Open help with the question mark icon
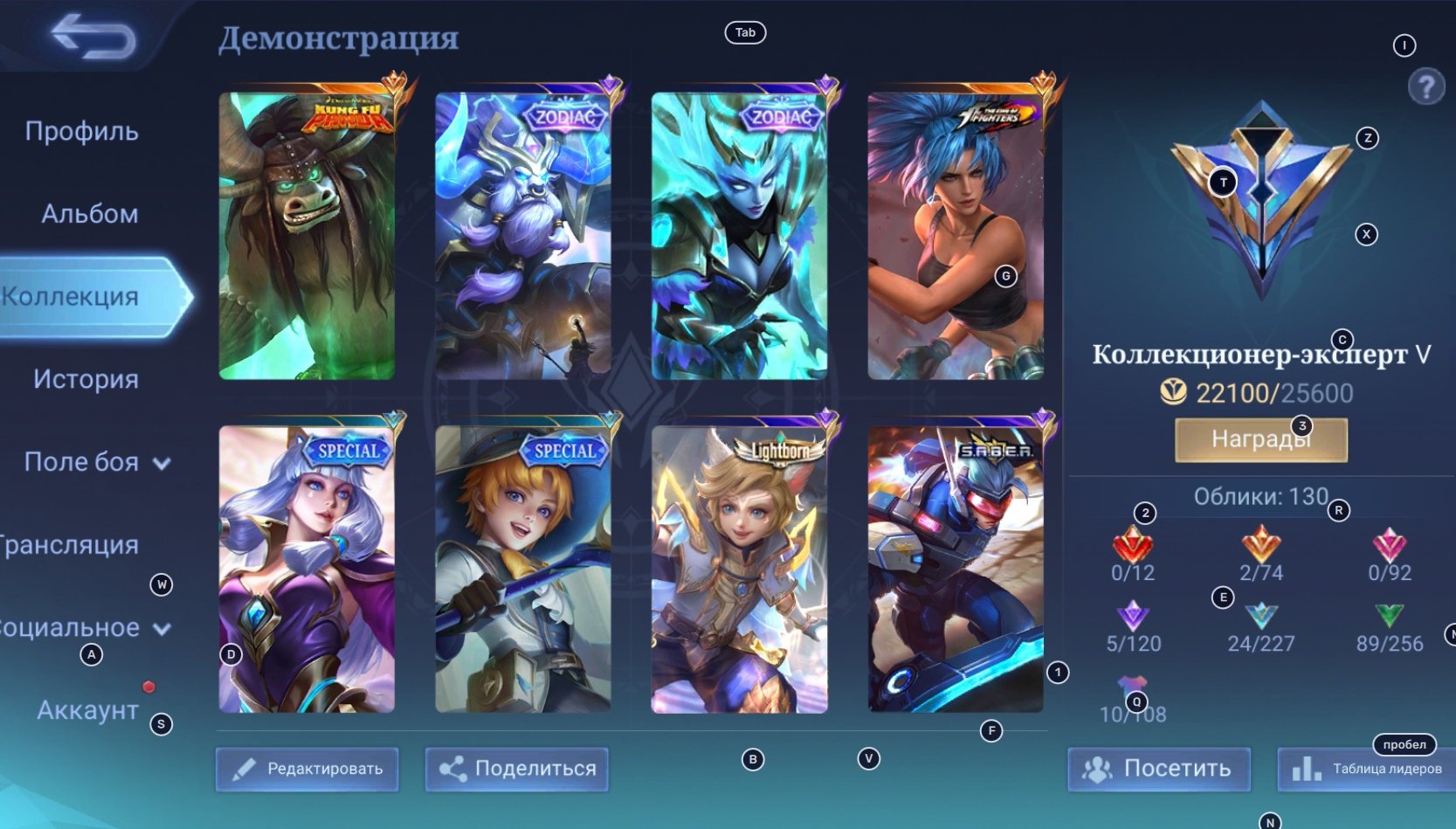The width and height of the screenshot is (1456, 829). coord(1425,86)
